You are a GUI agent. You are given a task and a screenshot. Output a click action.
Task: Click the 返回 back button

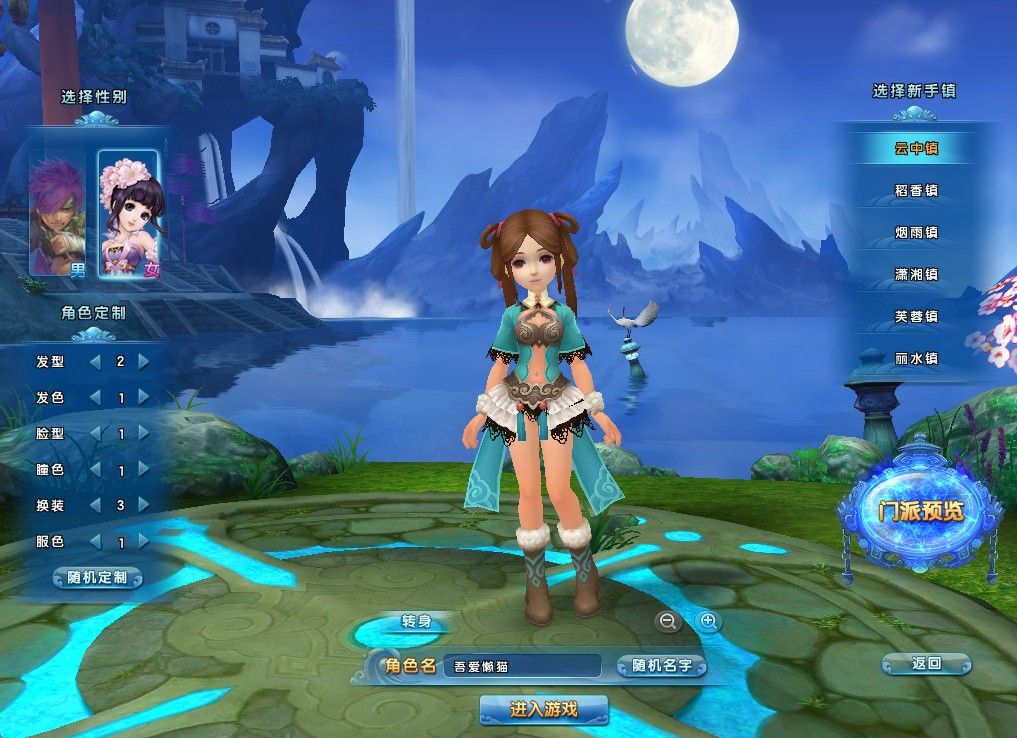click(x=926, y=663)
